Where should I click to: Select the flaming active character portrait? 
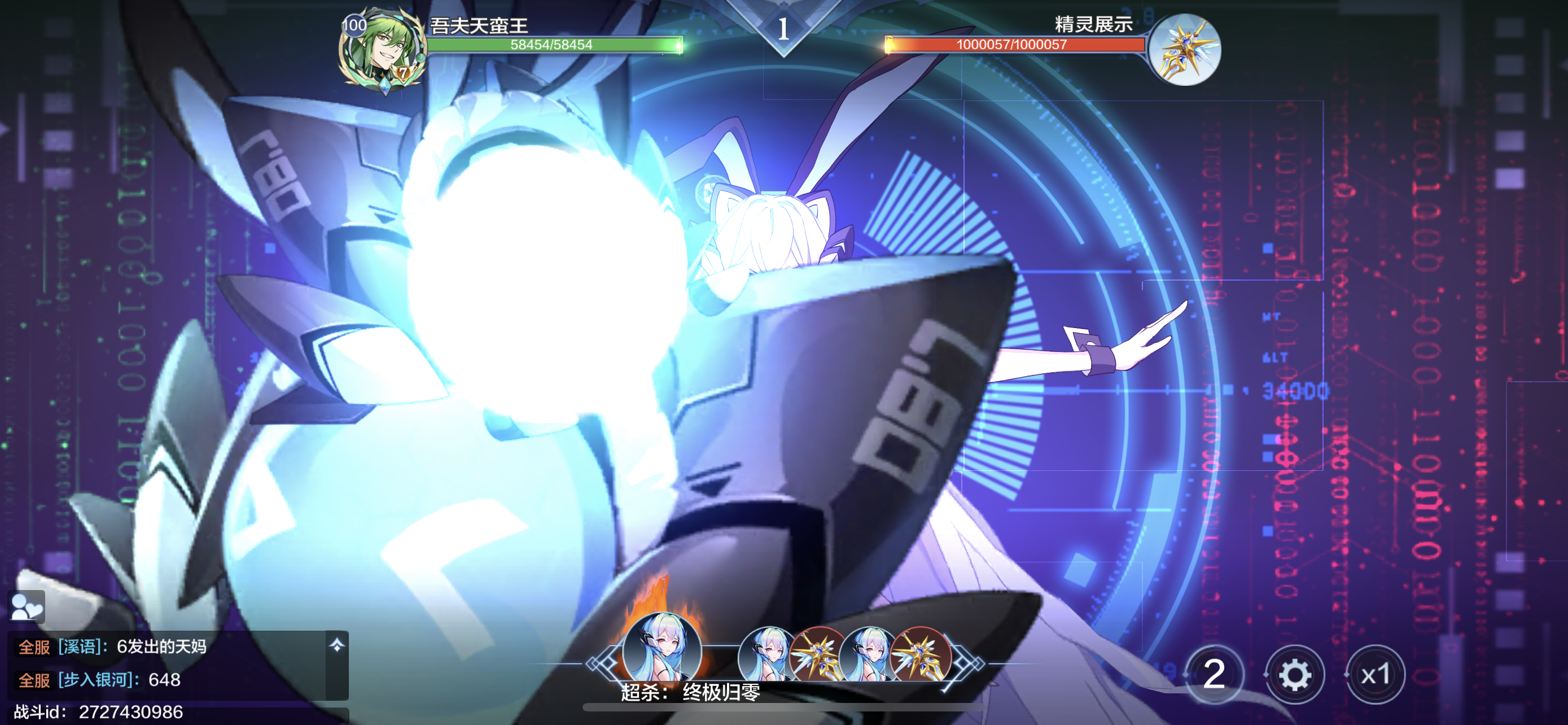click(662, 649)
